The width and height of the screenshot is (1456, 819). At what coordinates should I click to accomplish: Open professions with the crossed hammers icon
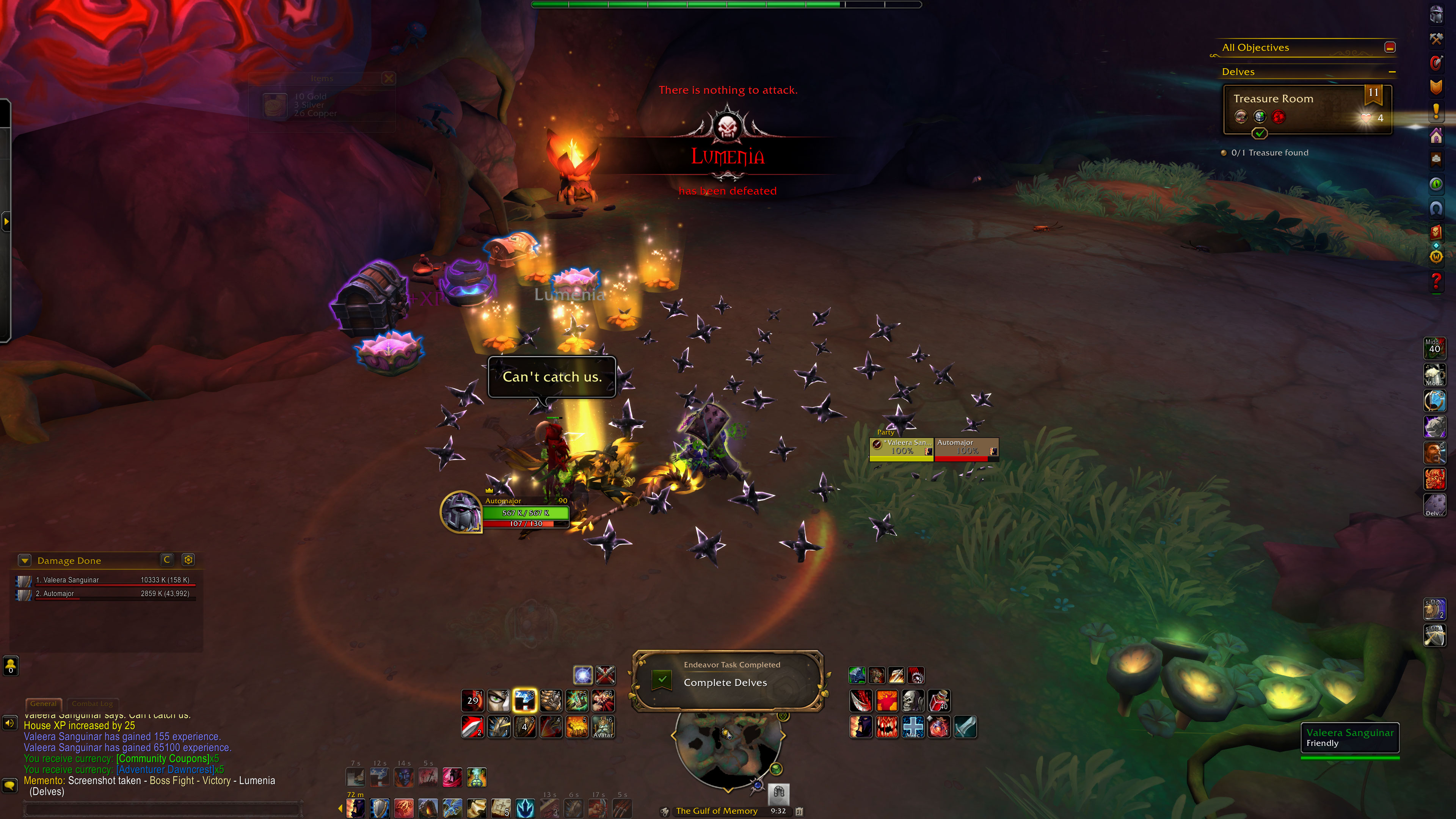1436,39
